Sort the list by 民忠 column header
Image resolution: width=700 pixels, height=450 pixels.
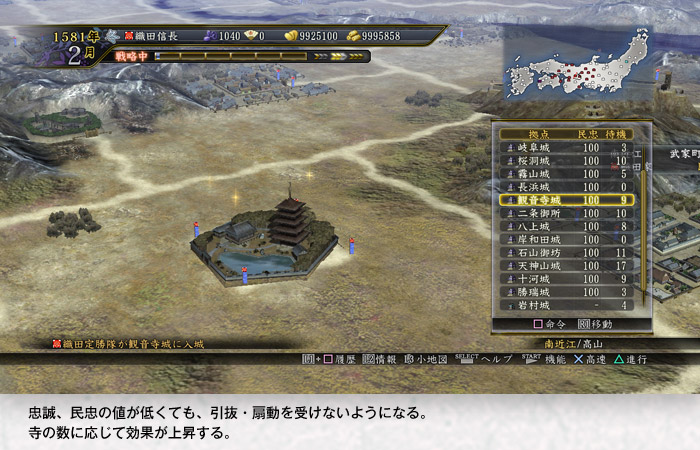(x=587, y=134)
